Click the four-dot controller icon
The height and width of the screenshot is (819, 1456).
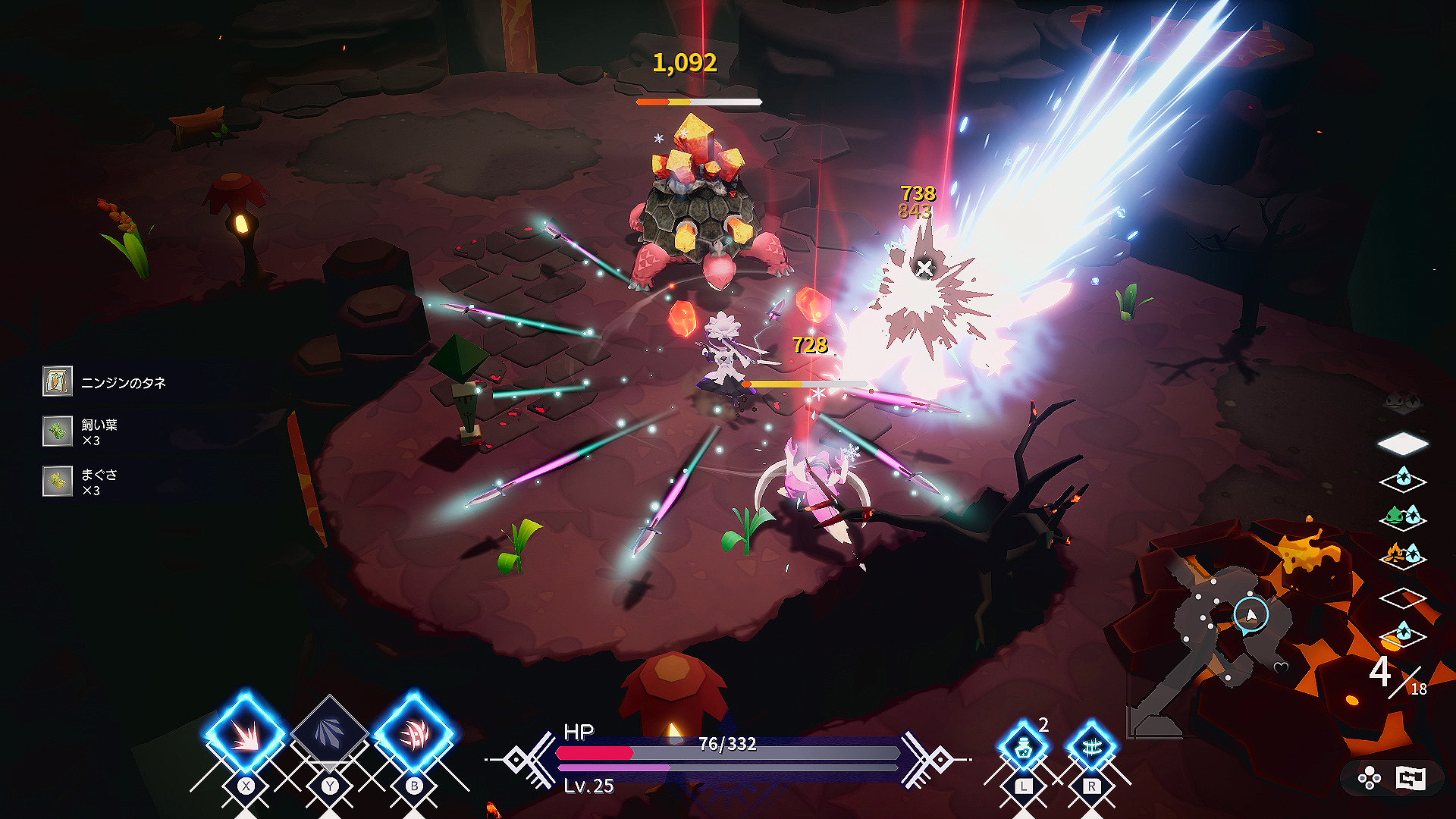coord(1370,779)
